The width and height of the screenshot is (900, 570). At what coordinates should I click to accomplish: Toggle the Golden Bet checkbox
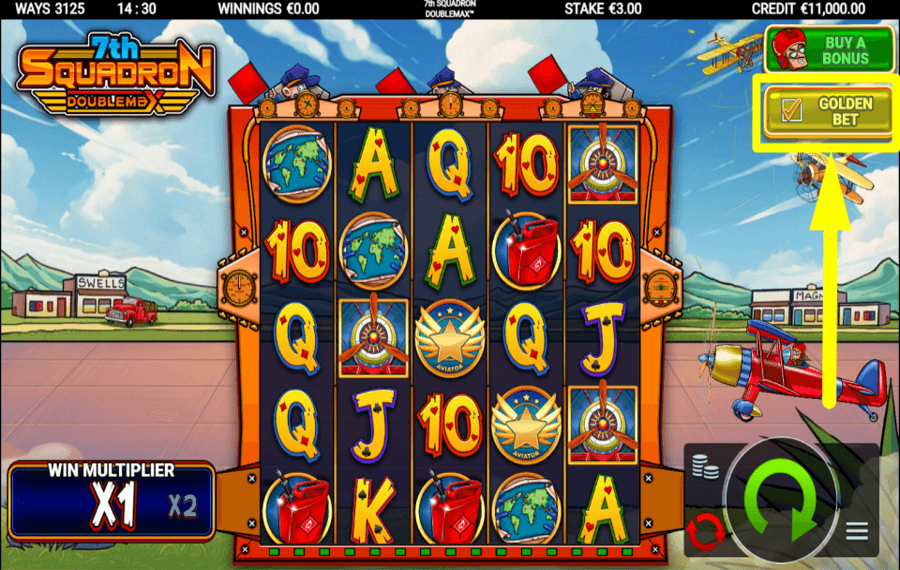(792, 111)
